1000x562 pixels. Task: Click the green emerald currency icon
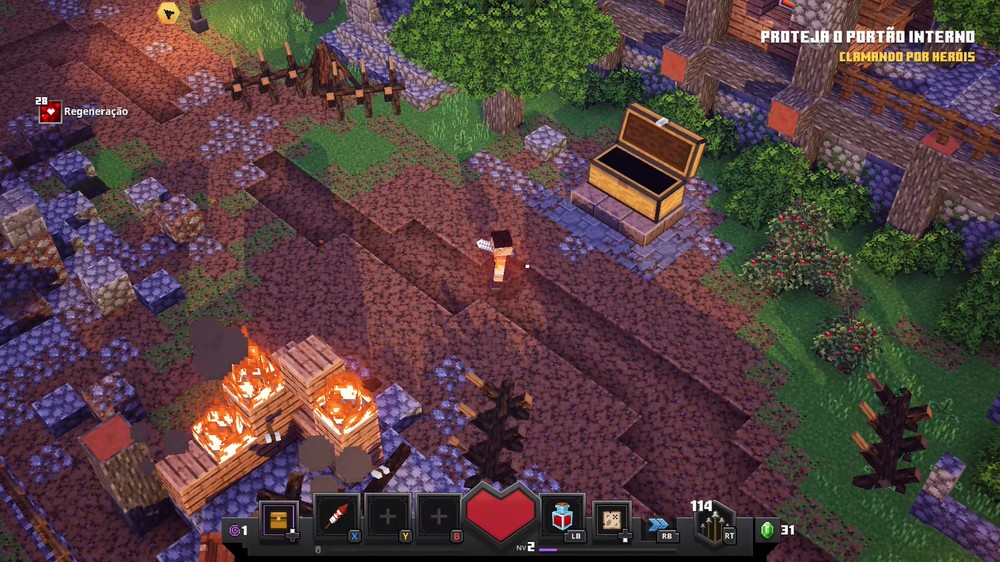coord(767,530)
